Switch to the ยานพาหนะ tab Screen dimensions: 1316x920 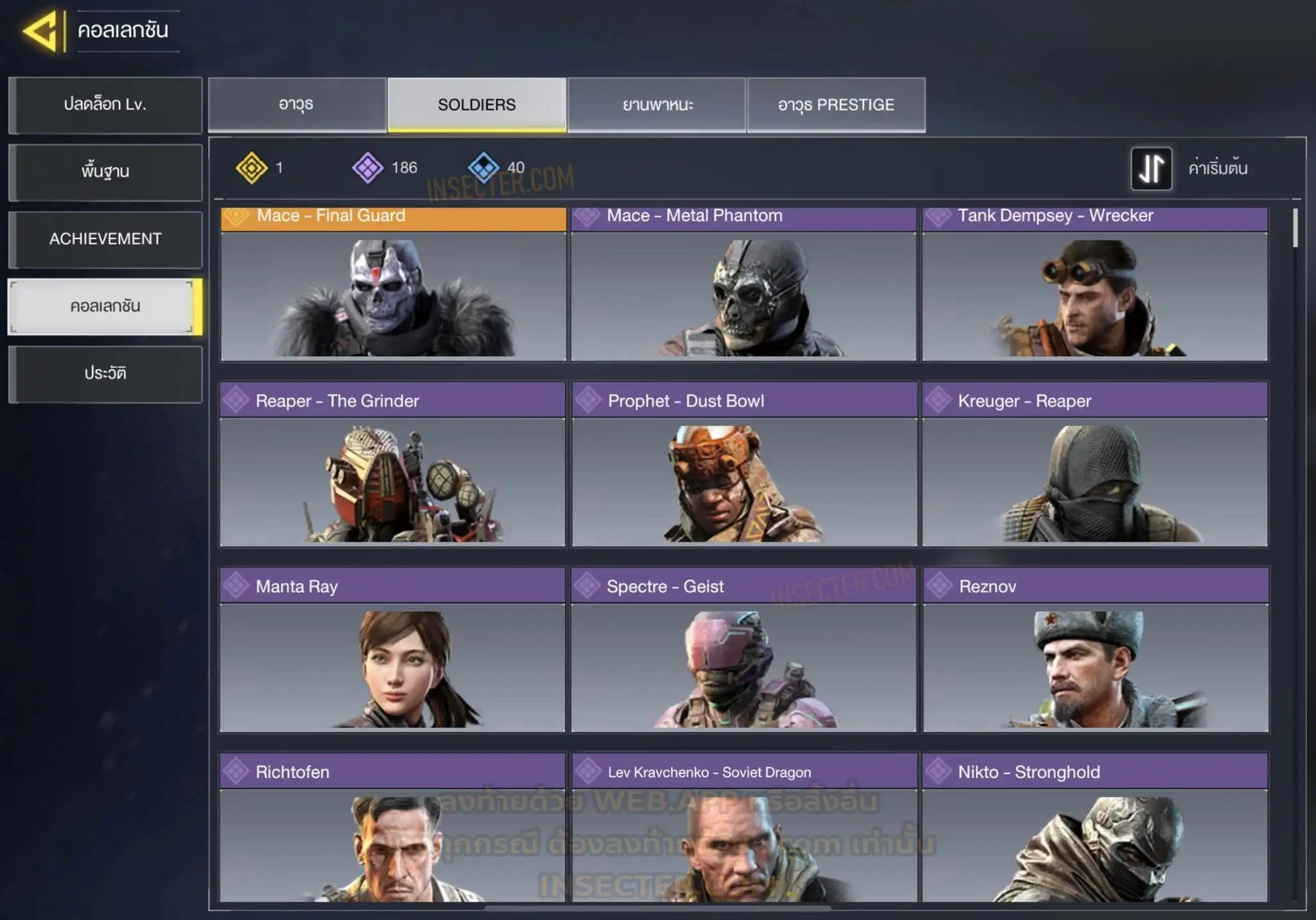(x=657, y=105)
